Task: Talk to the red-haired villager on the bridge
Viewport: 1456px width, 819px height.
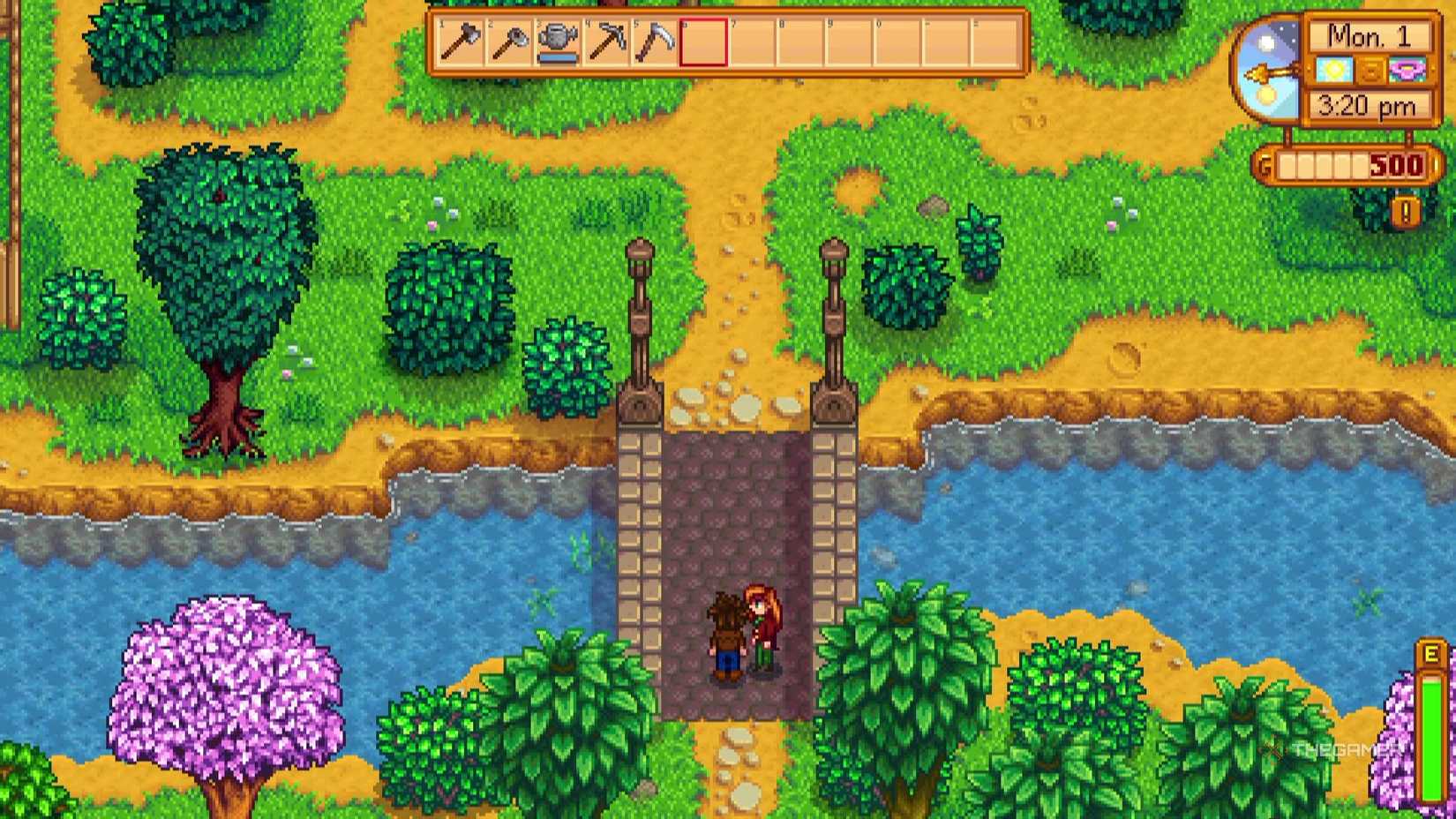Action: click(x=764, y=627)
